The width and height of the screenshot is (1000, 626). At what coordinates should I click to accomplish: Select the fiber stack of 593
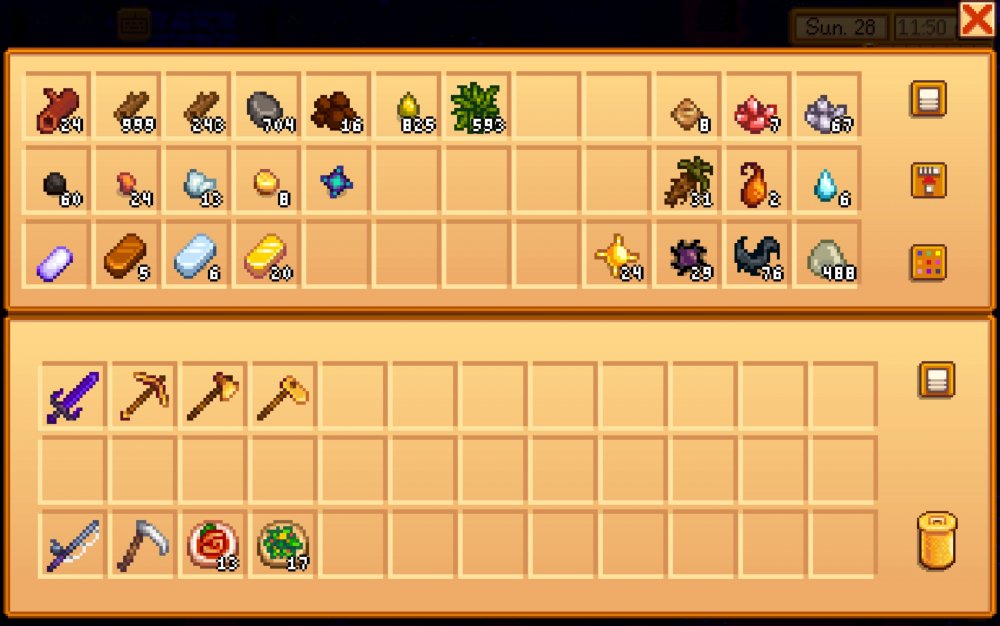point(476,107)
